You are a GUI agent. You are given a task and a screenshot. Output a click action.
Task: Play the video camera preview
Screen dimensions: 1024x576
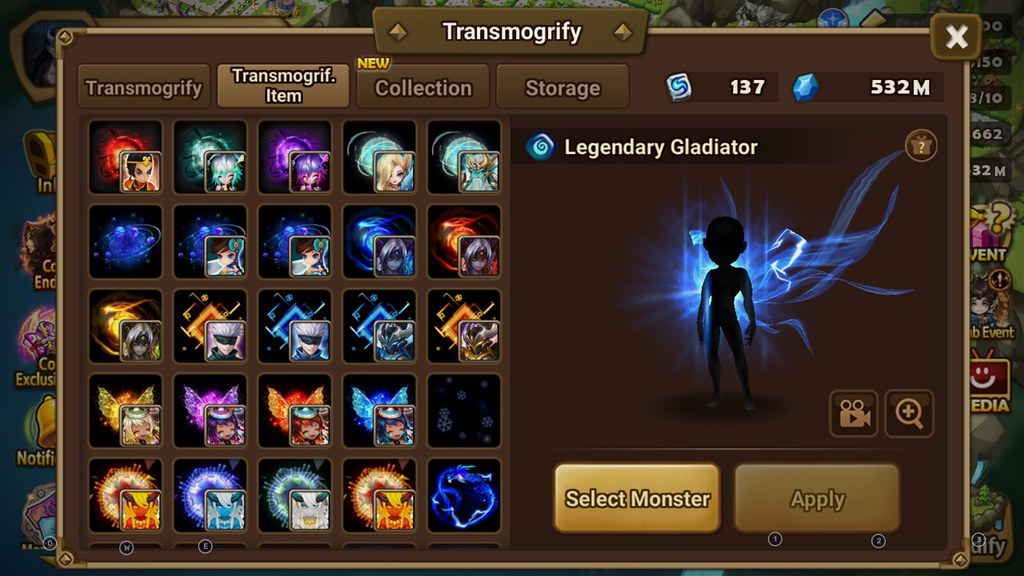[x=853, y=414]
